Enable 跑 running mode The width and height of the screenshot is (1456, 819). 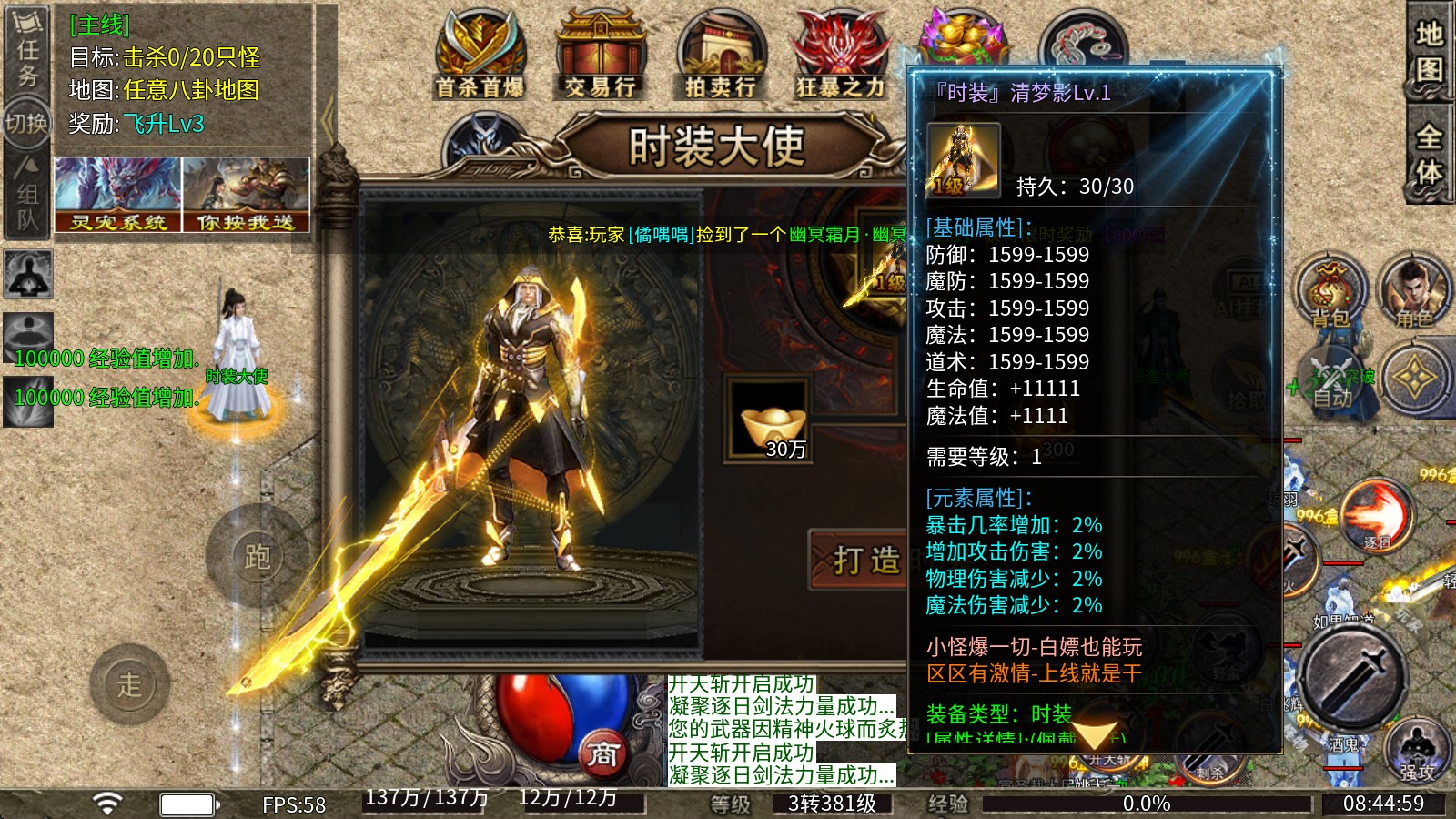(258, 559)
